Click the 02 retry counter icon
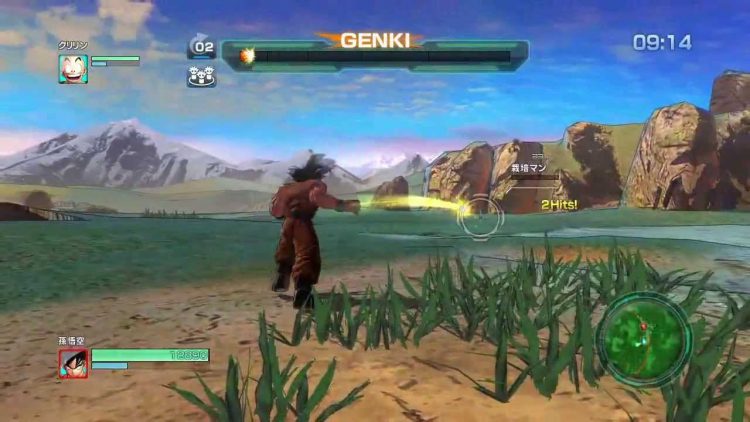This screenshot has width=750, height=422. click(x=202, y=46)
